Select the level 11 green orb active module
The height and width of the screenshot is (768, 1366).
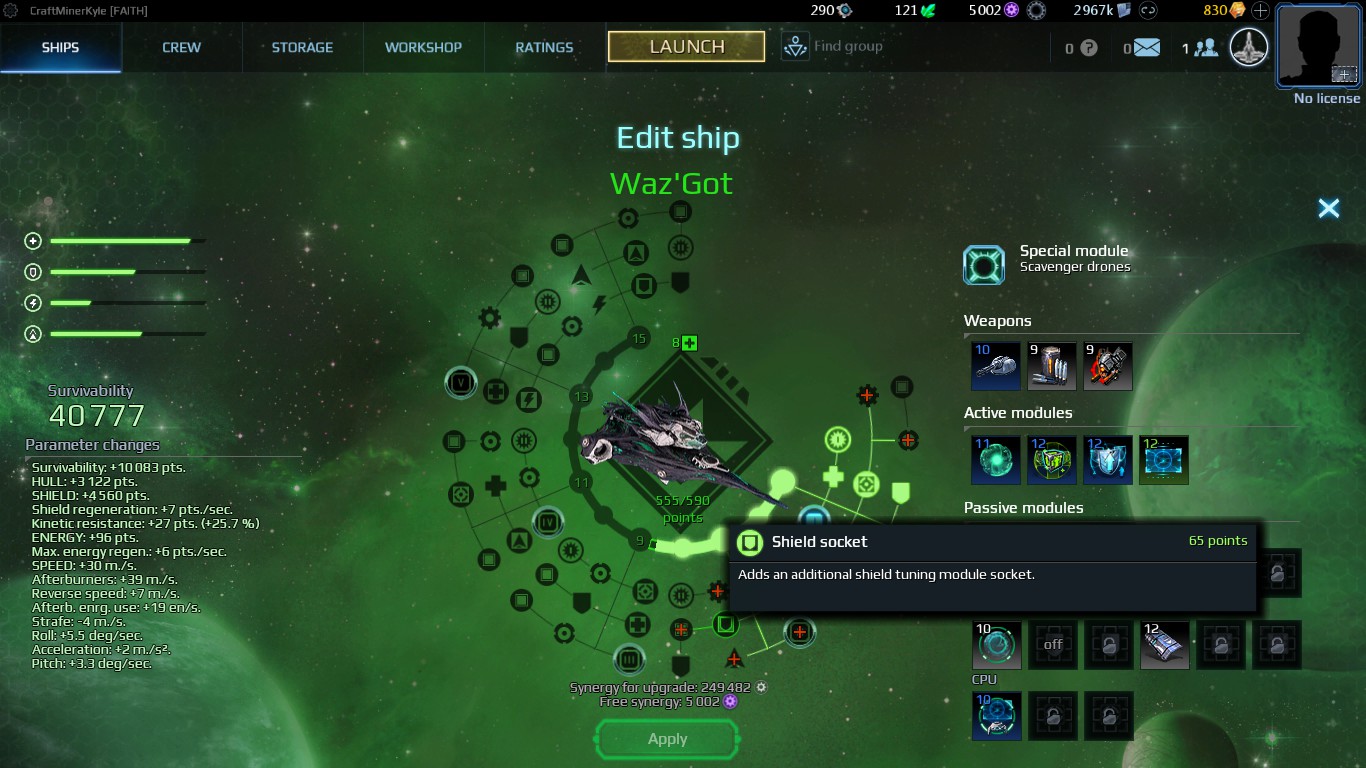996,460
